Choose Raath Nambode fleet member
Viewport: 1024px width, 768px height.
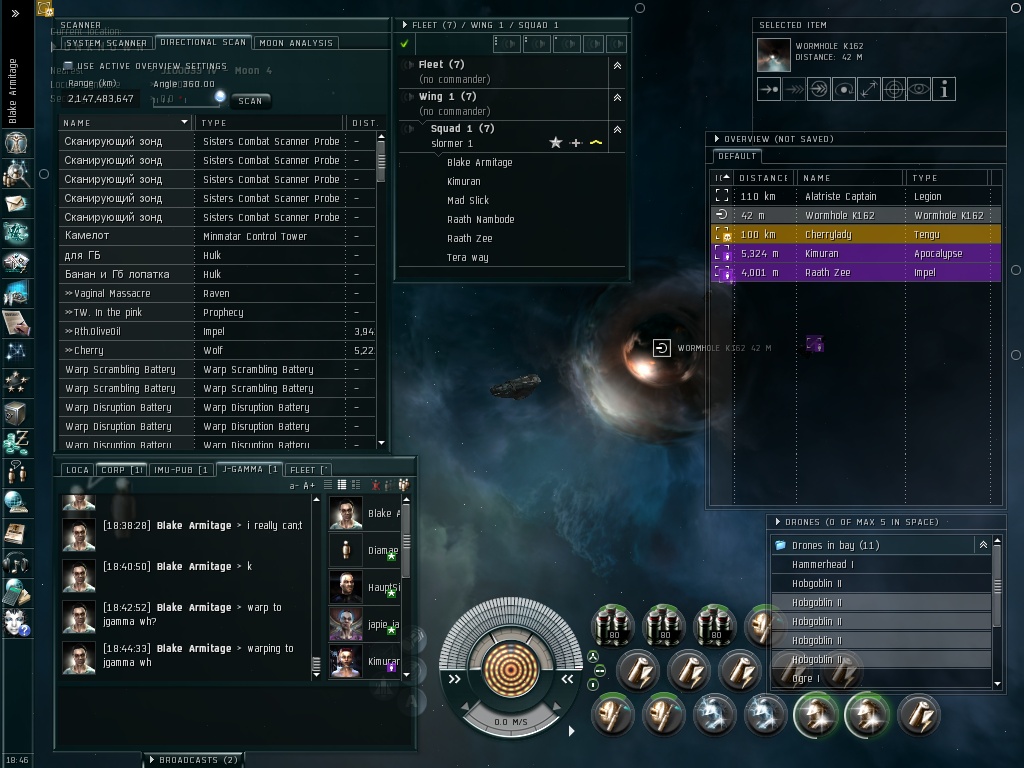coord(481,220)
